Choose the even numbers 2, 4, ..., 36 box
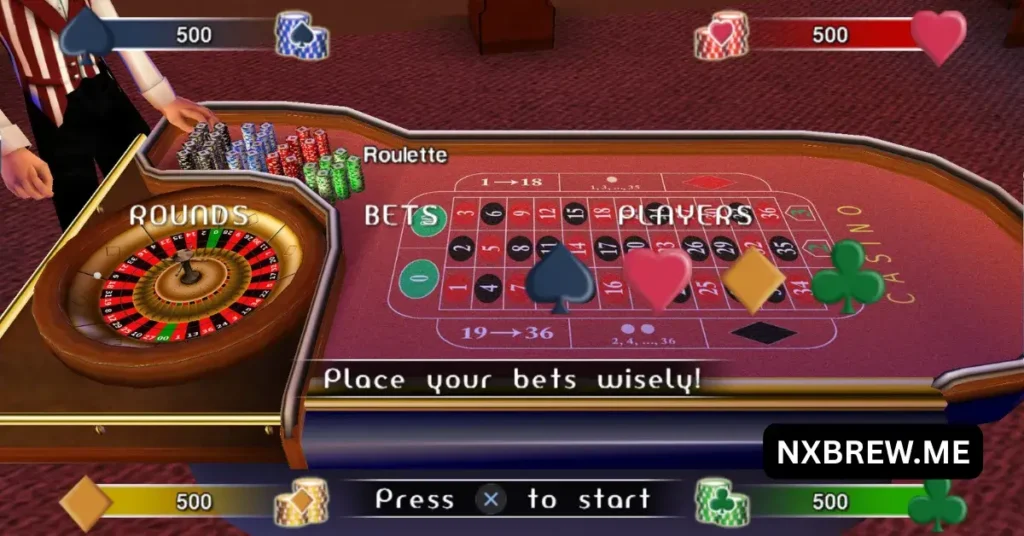This screenshot has width=1024, height=536. (x=636, y=334)
